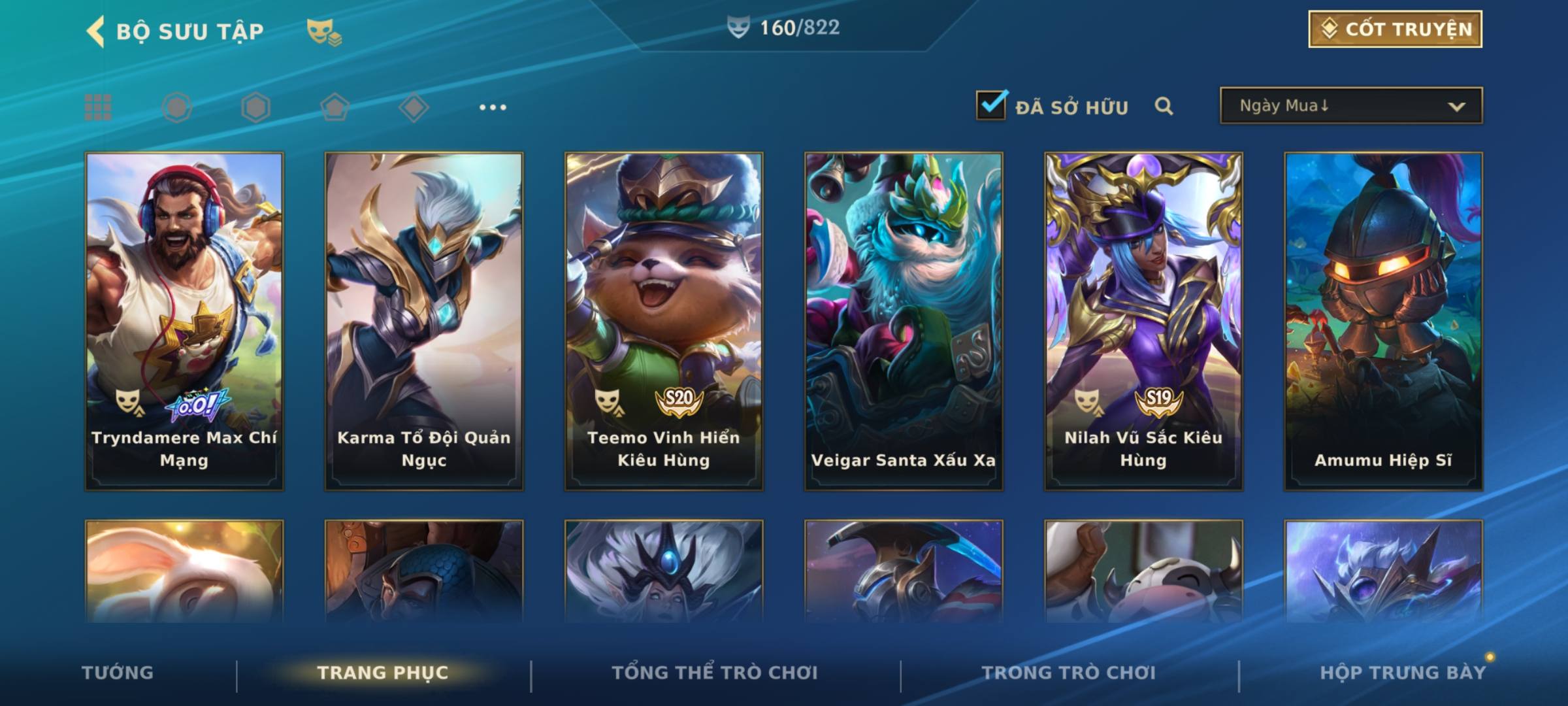Go back from Bộ Sưu Tập screen
1568x706 pixels.
point(96,31)
